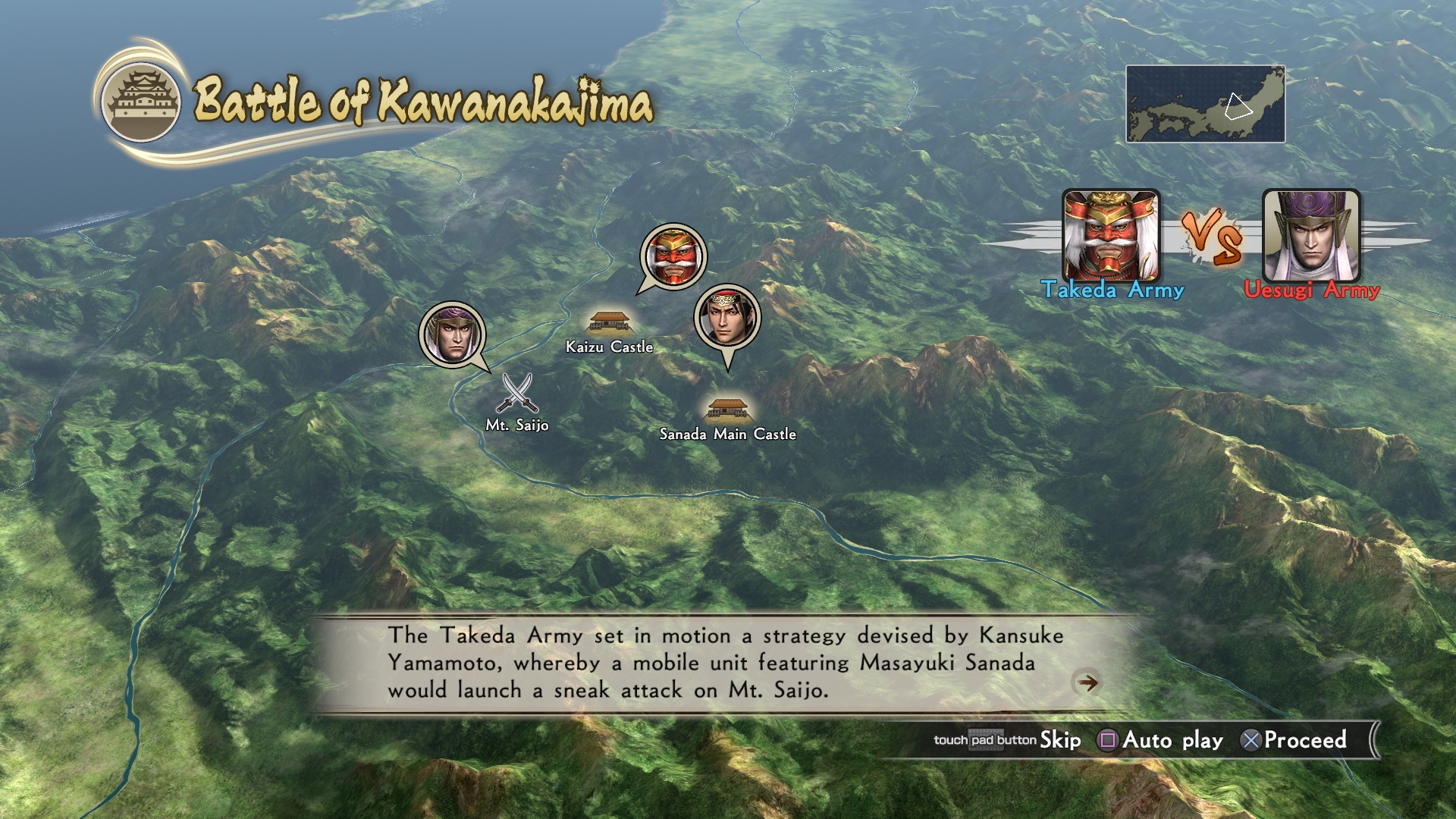Click the Takeda Army name label

(x=1112, y=290)
